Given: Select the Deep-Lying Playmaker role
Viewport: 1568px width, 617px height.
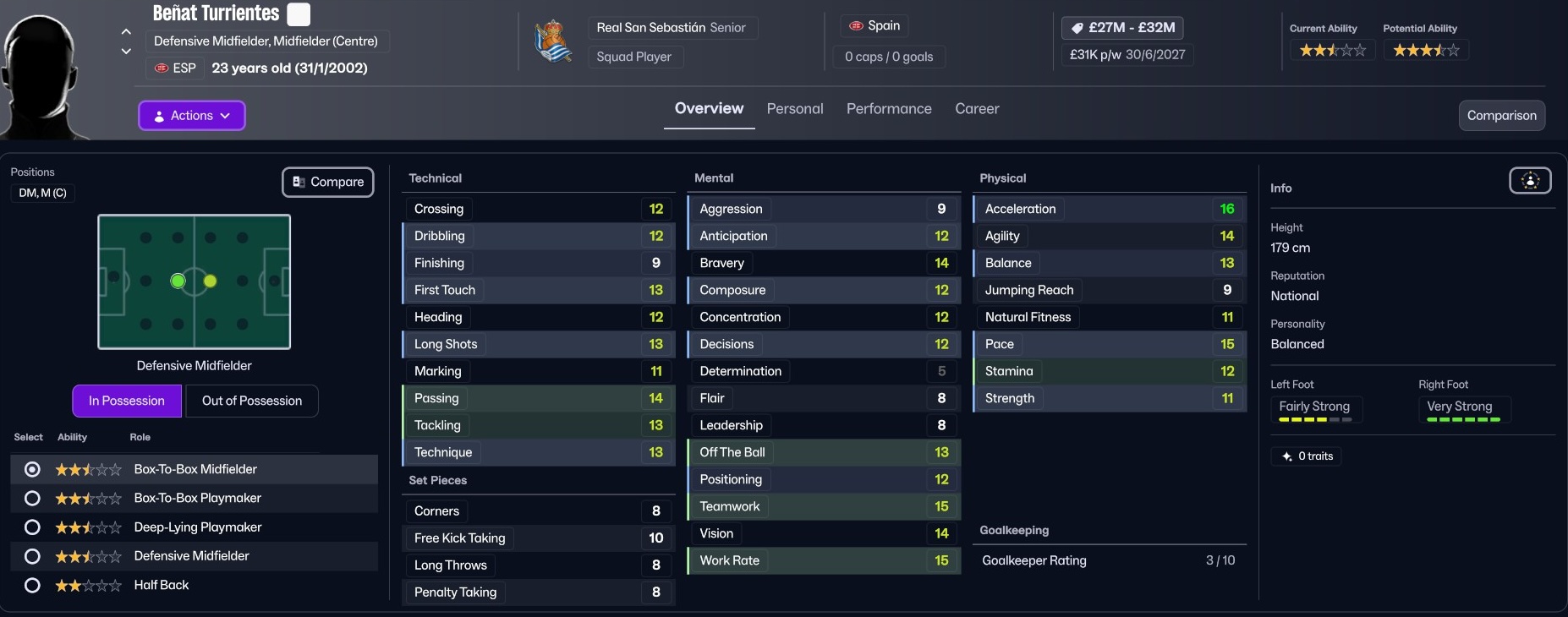Looking at the screenshot, I should click(x=32, y=527).
